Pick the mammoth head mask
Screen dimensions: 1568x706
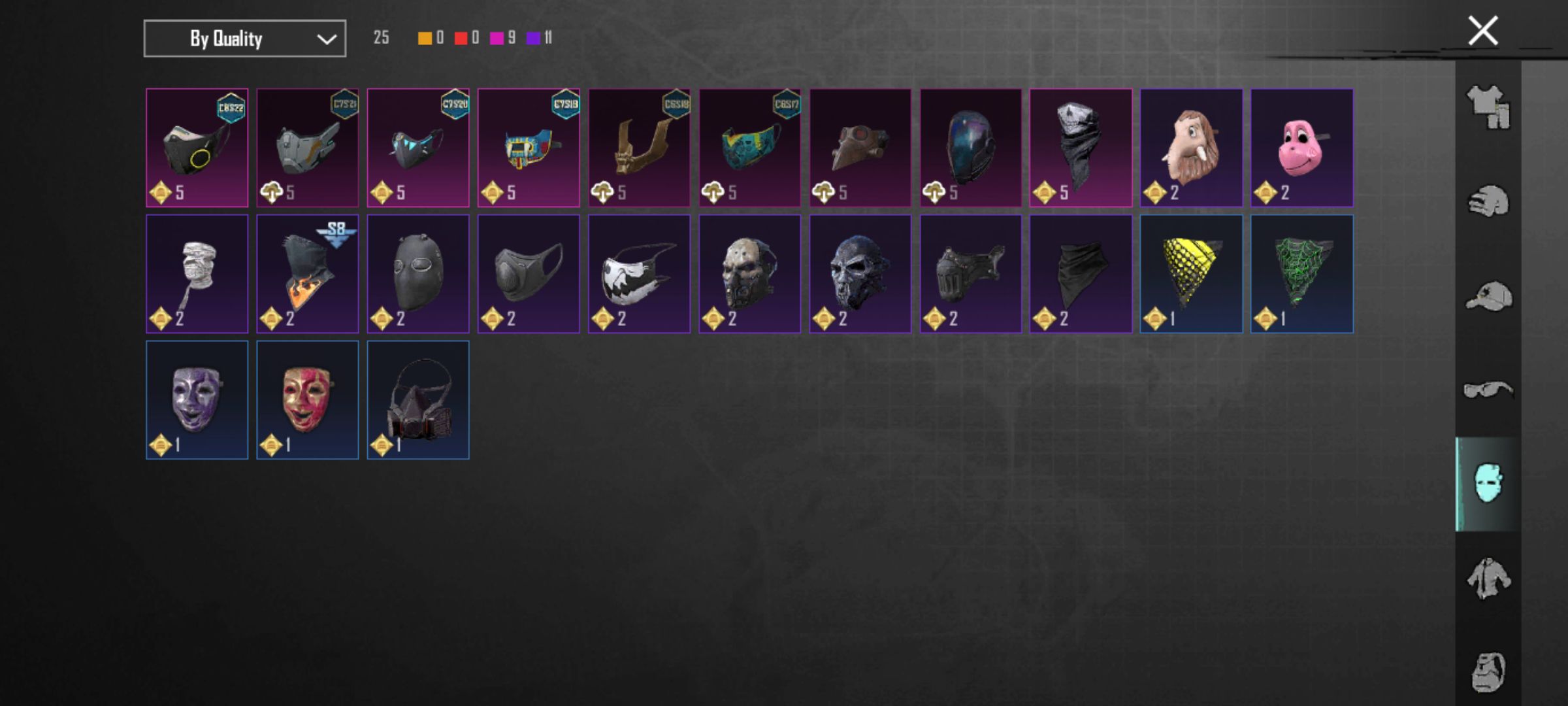(1191, 148)
